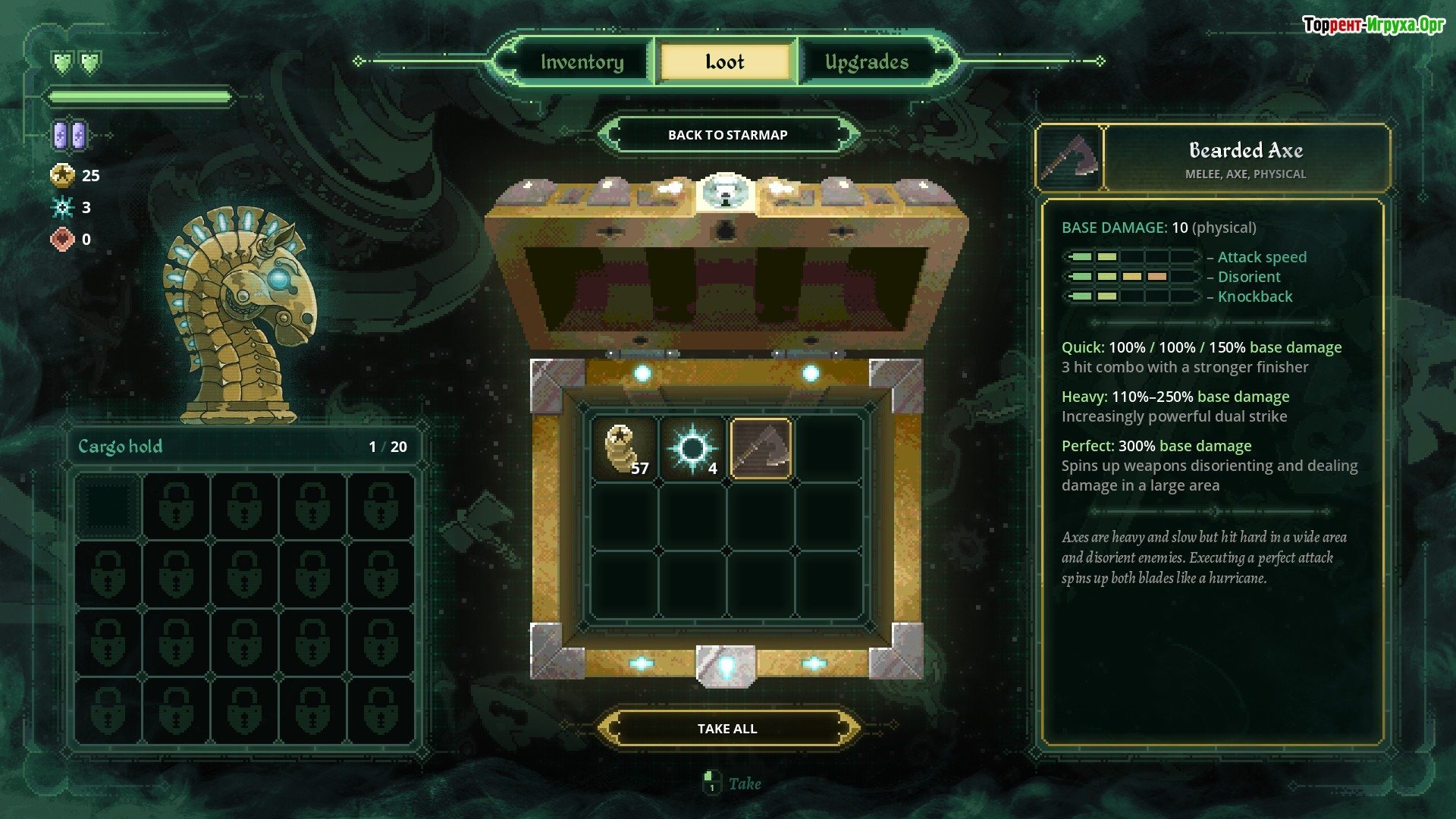The height and width of the screenshot is (819, 1456).
Task: Switch to the Inventory tab
Action: [582, 62]
